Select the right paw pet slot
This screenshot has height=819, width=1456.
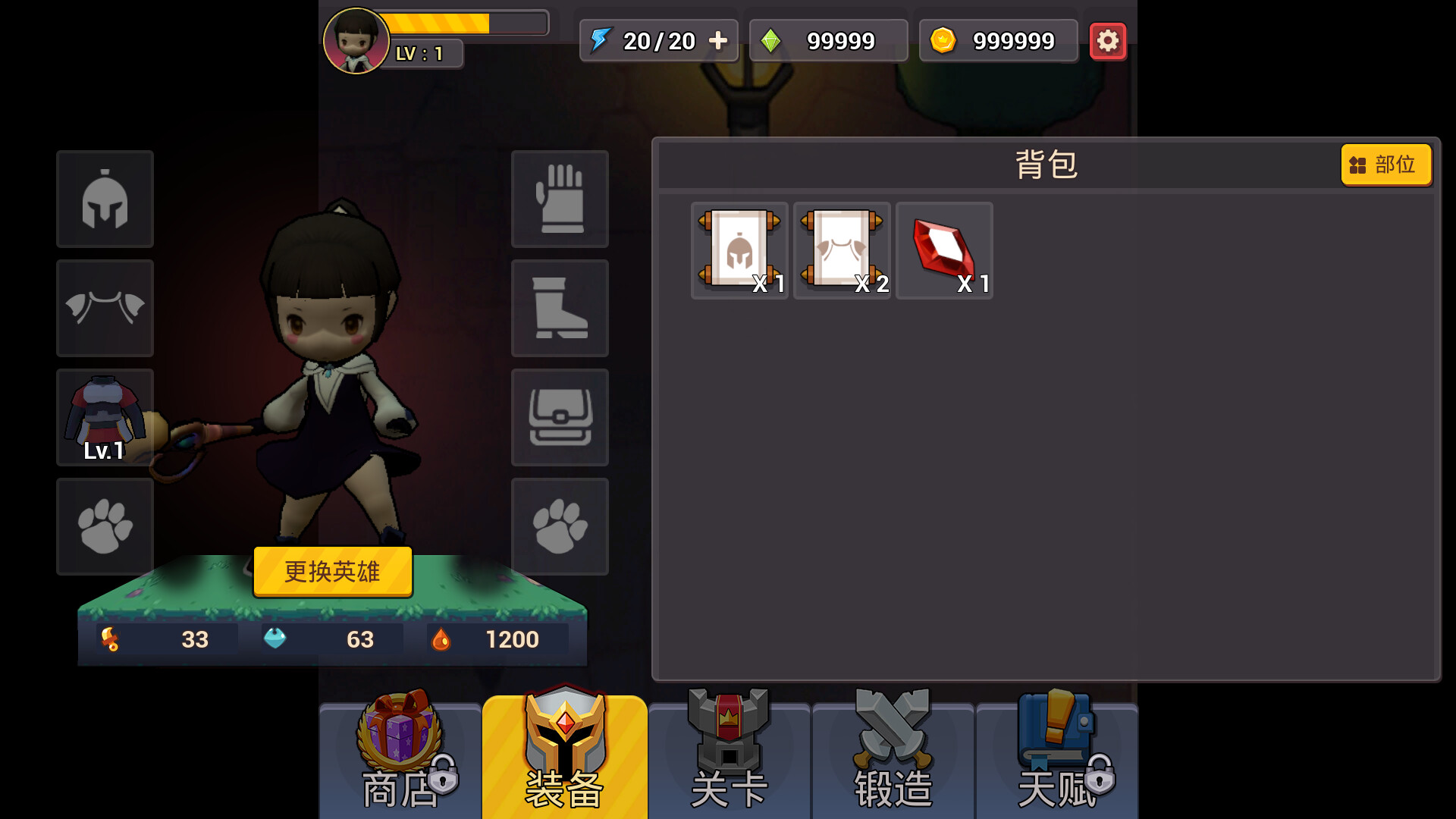(560, 526)
